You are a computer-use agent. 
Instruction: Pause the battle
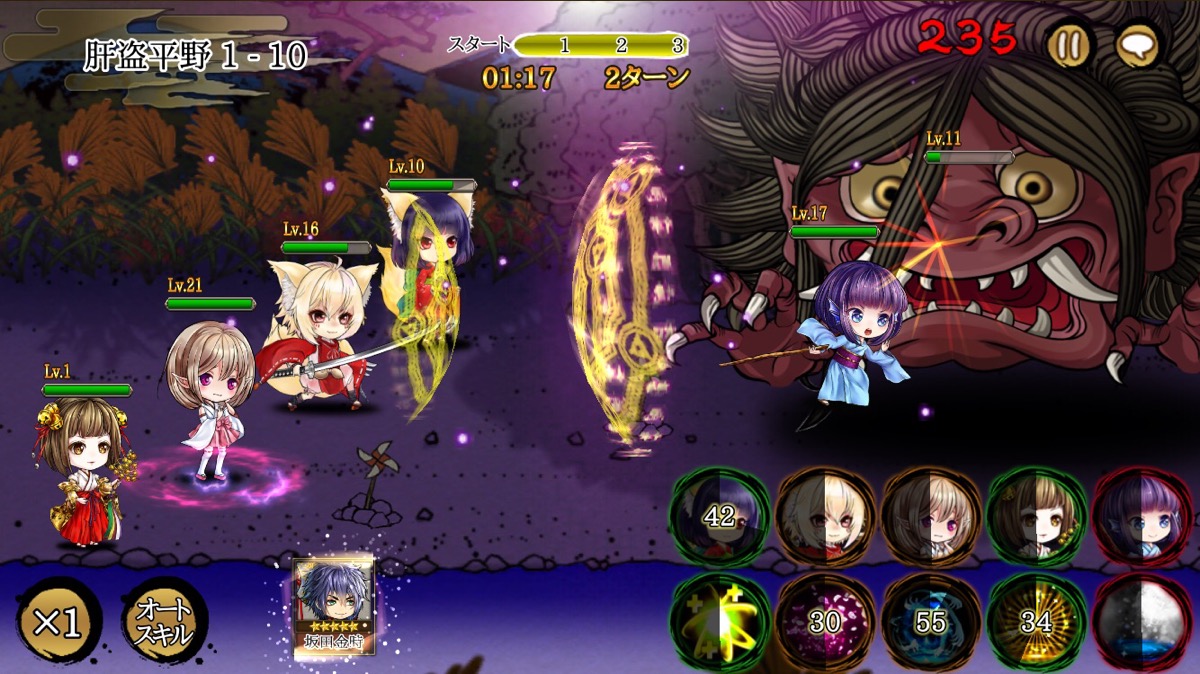1068,45
